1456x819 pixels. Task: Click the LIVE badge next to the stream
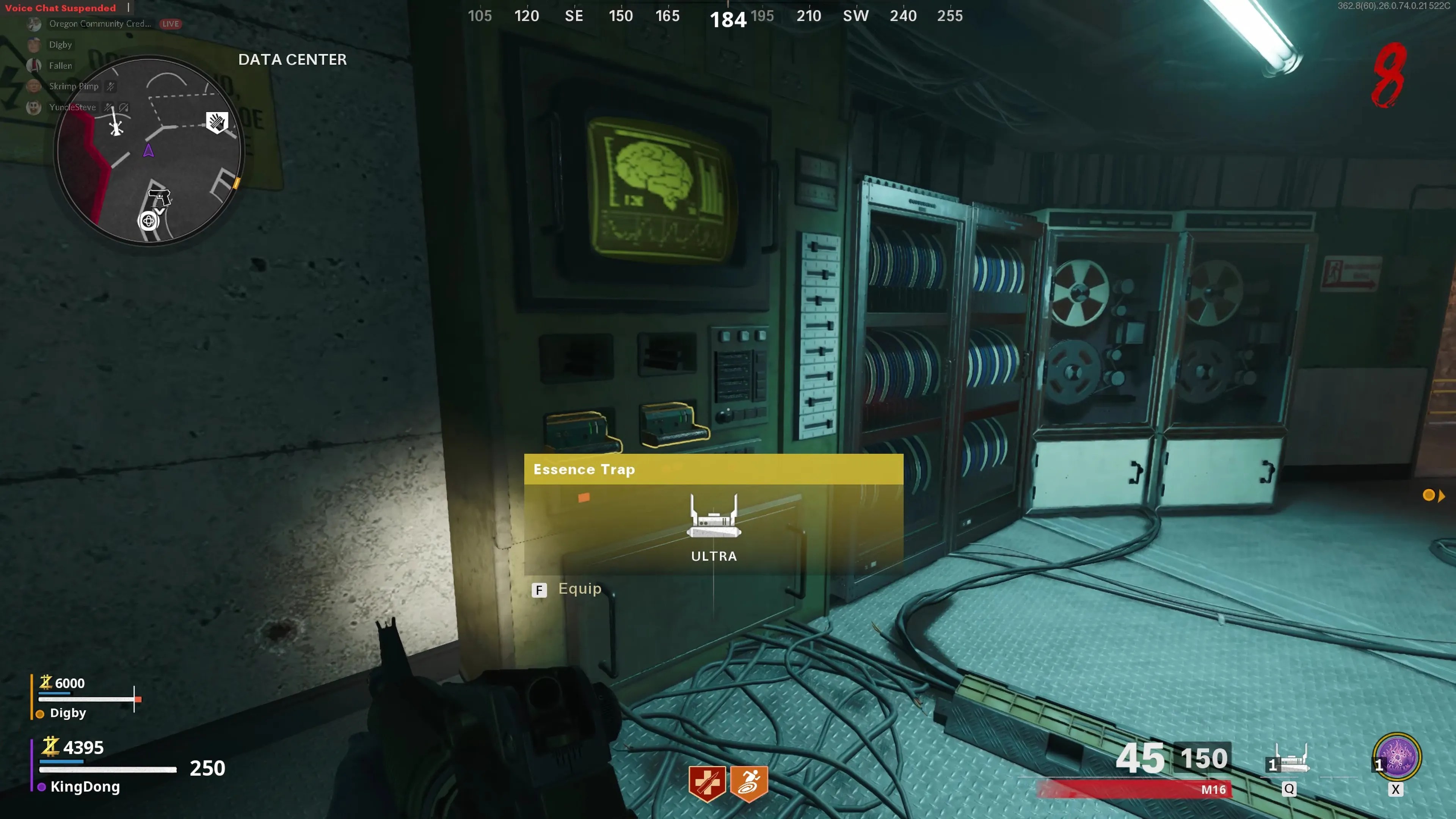point(169,24)
